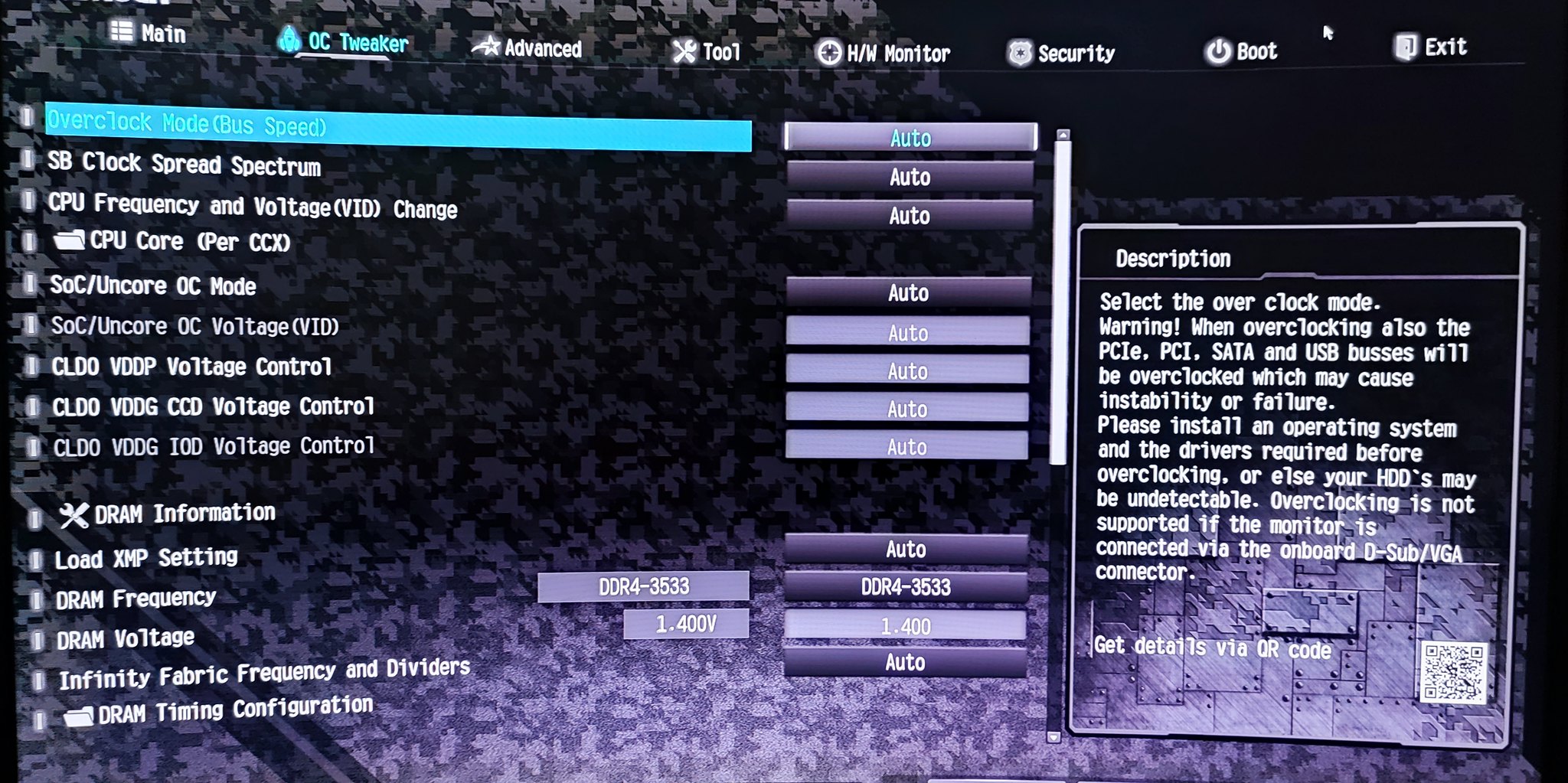Click the DRAM Voltage 1.400 value field
Screen dimensions: 1568x783
(x=906, y=625)
